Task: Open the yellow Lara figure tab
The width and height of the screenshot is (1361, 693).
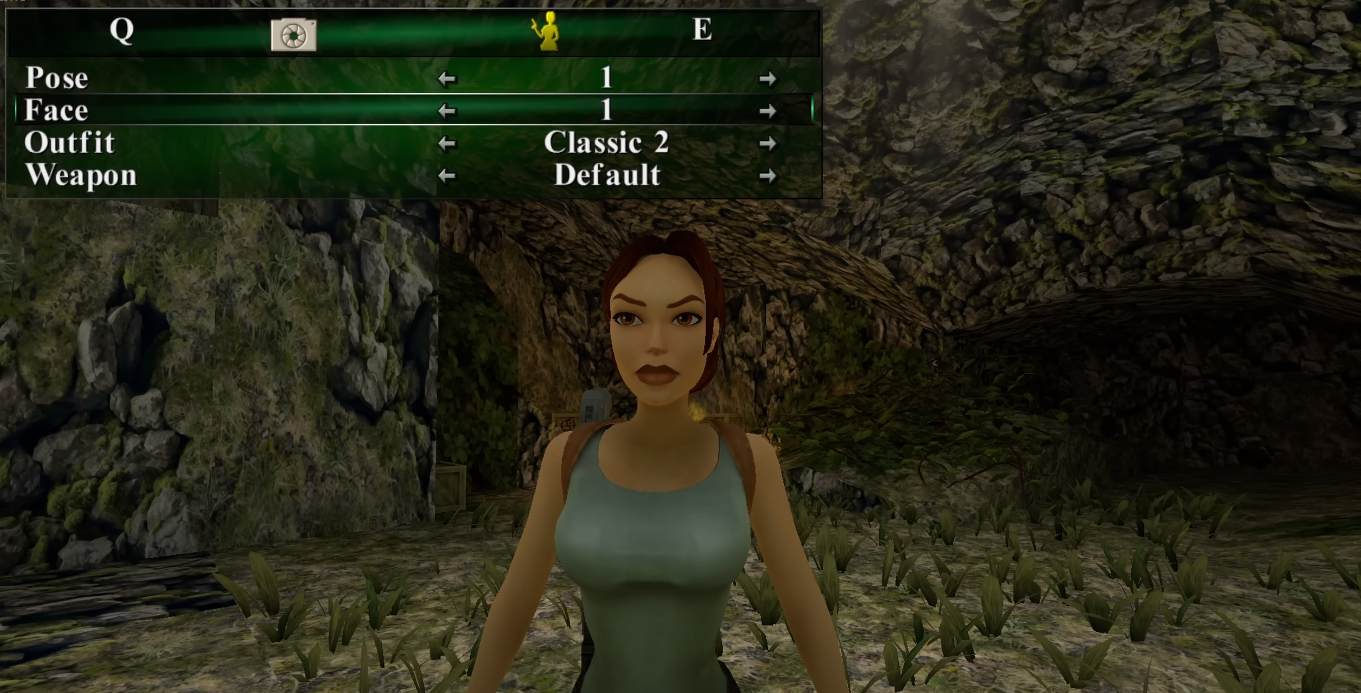Action: tap(545, 33)
